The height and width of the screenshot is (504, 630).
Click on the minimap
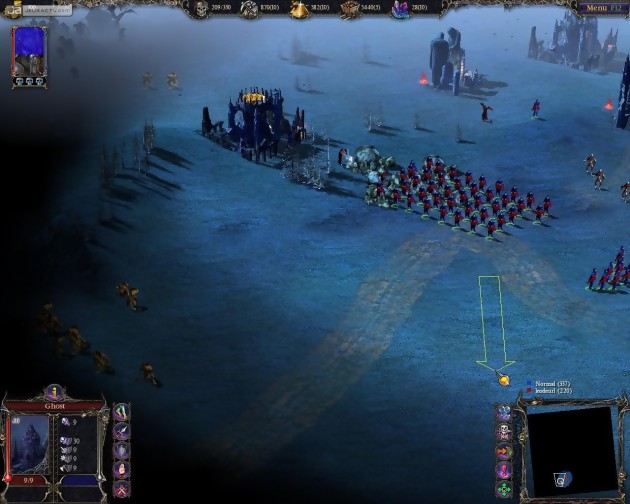coord(571,450)
